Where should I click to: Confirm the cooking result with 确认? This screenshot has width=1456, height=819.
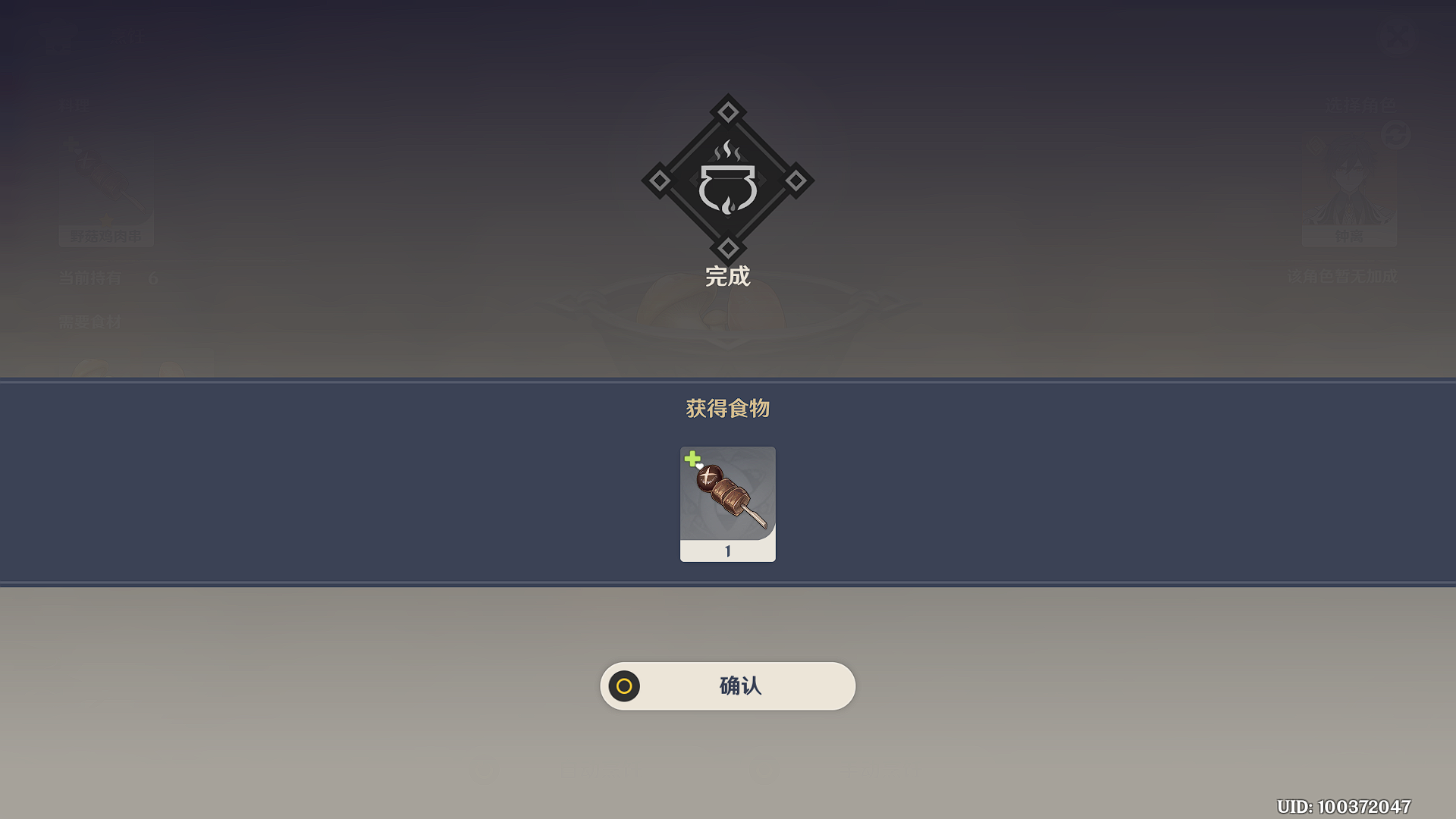pos(727,686)
